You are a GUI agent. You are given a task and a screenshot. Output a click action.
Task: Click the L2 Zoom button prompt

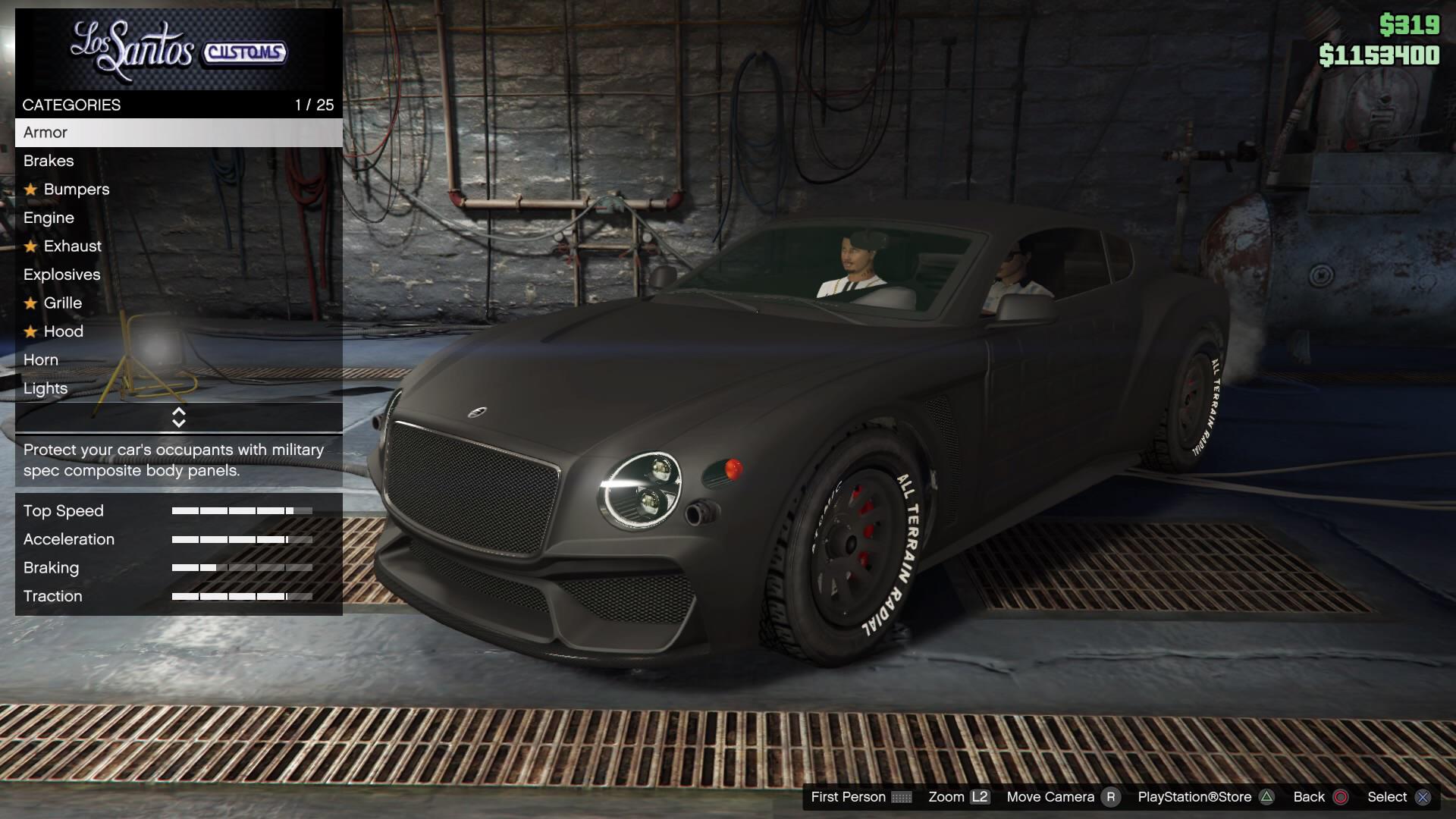point(980,797)
